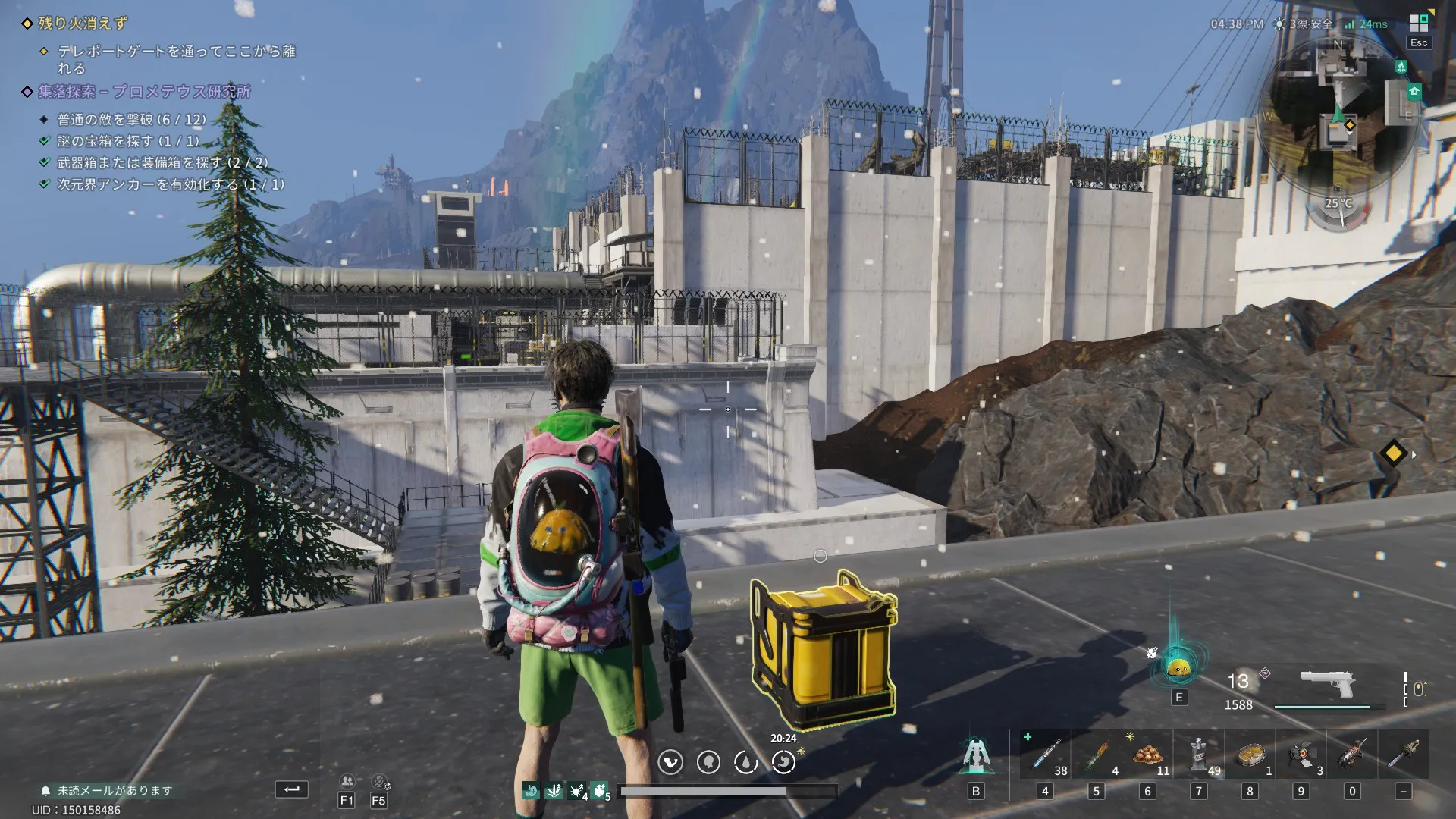Eat the fried food pile in slot 6
The width and height of the screenshot is (1456, 819).
click(1147, 755)
